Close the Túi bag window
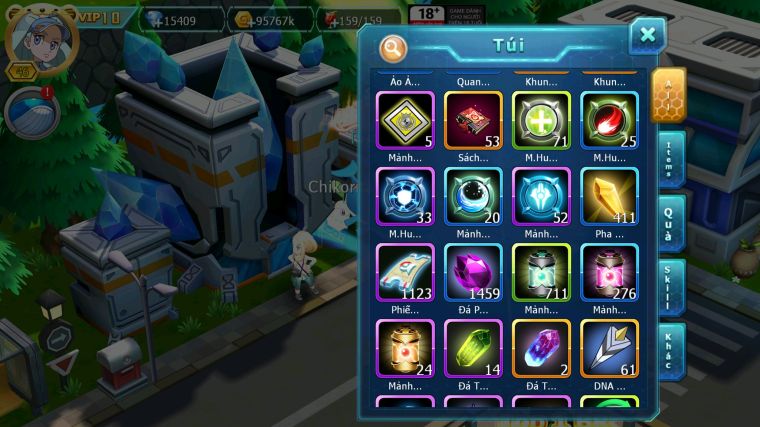 click(x=647, y=36)
